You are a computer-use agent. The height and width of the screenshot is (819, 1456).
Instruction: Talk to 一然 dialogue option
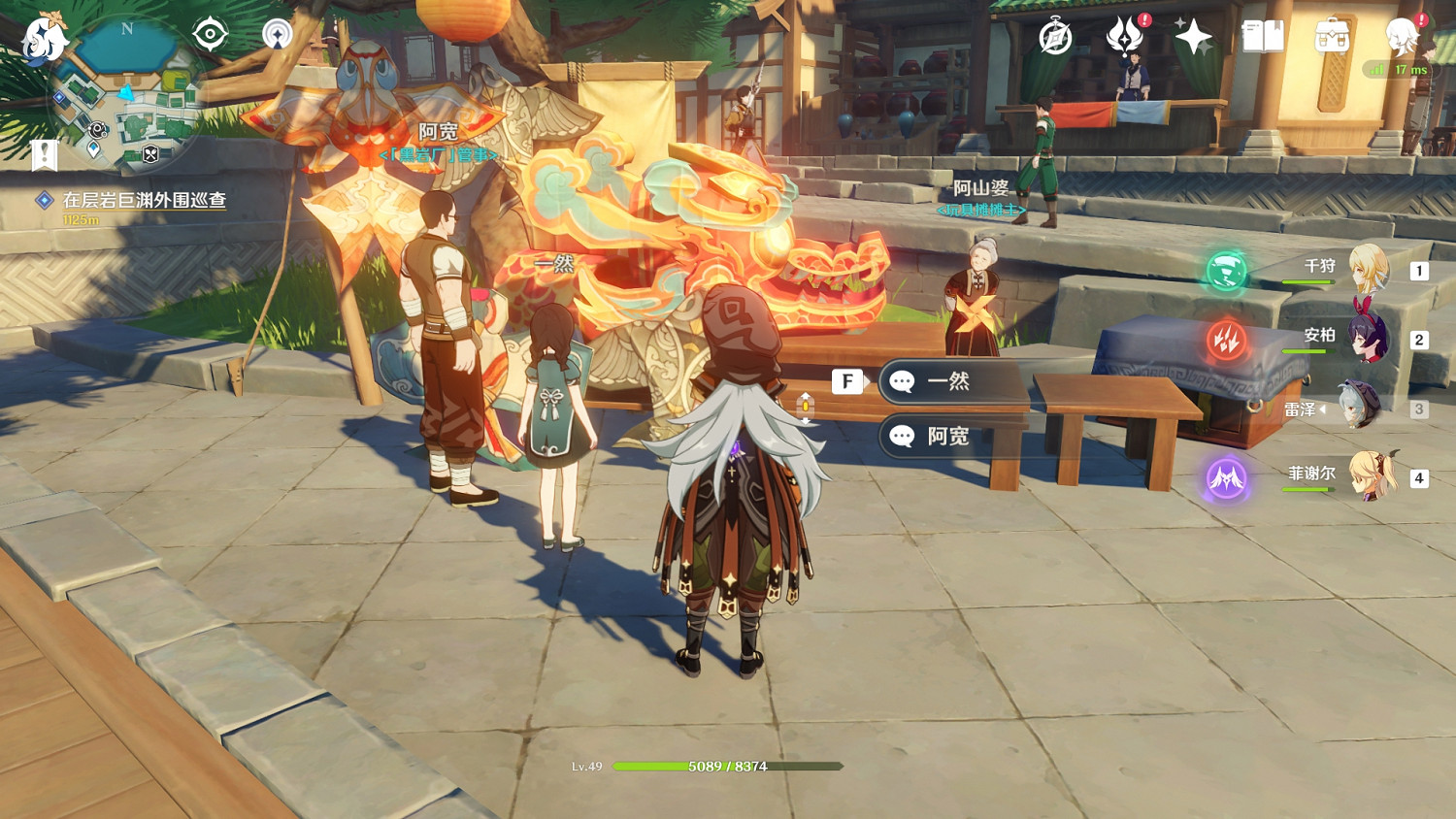tap(951, 381)
